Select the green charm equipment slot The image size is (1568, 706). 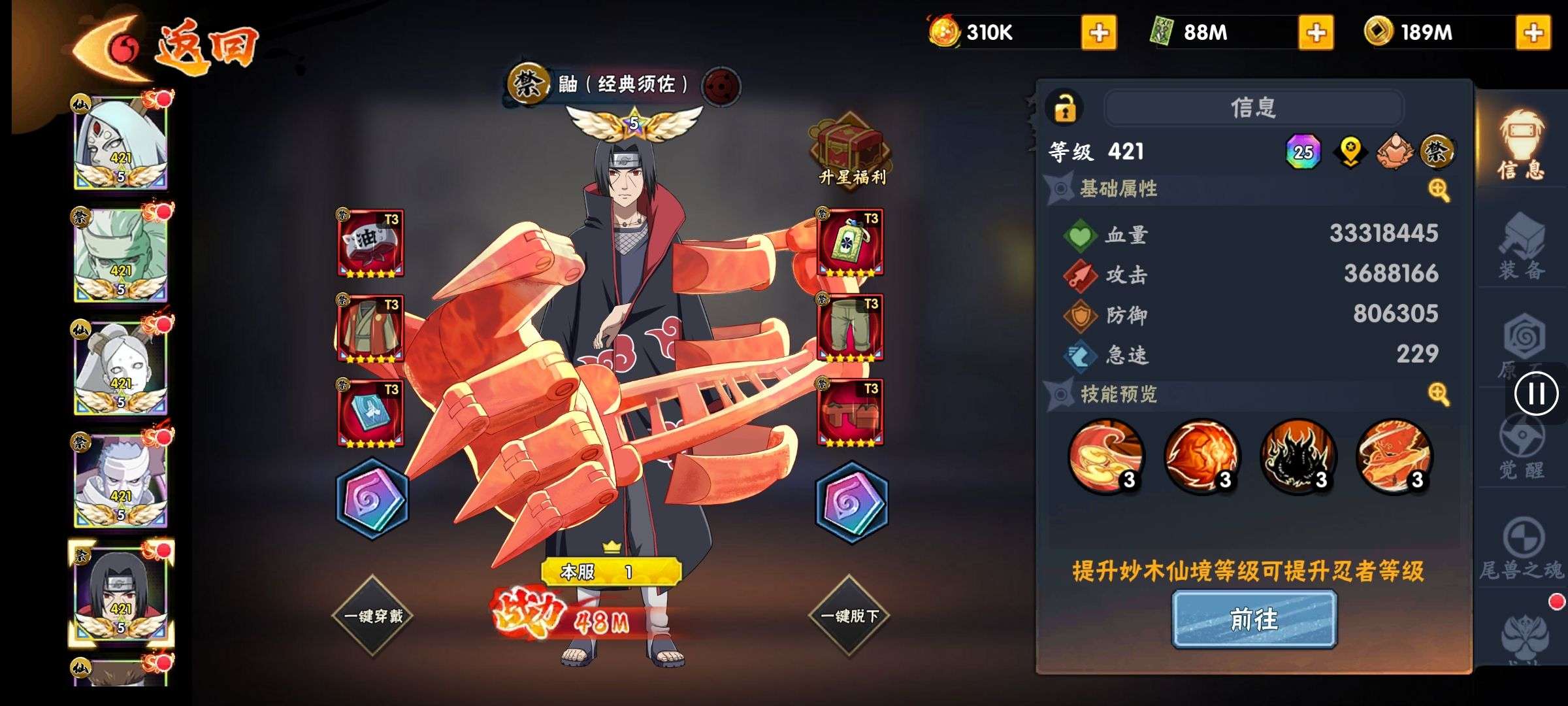click(850, 243)
